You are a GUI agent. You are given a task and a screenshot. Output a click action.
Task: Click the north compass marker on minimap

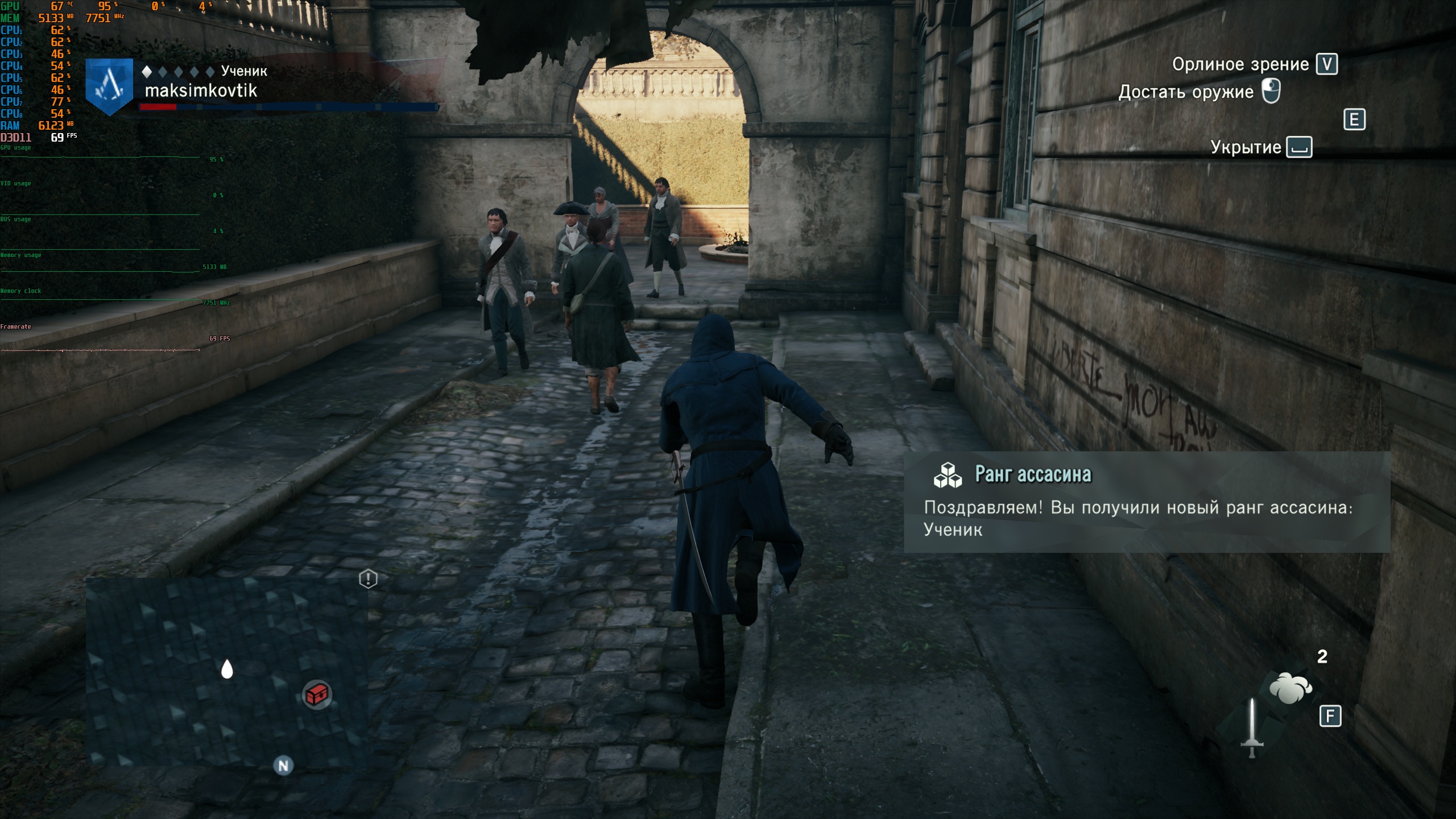(283, 766)
